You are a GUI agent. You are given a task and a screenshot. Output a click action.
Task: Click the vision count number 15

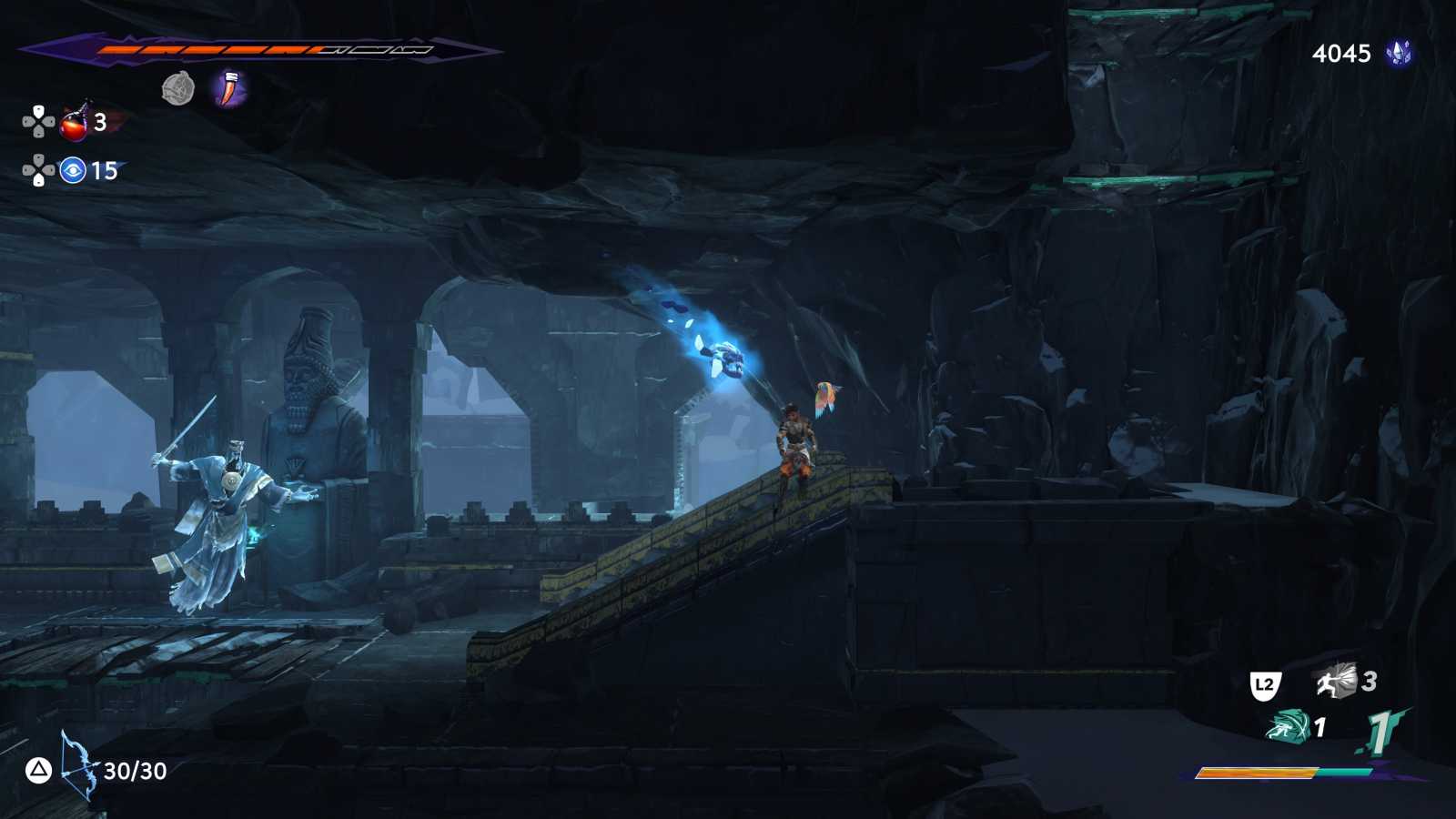pyautogui.click(x=102, y=168)
